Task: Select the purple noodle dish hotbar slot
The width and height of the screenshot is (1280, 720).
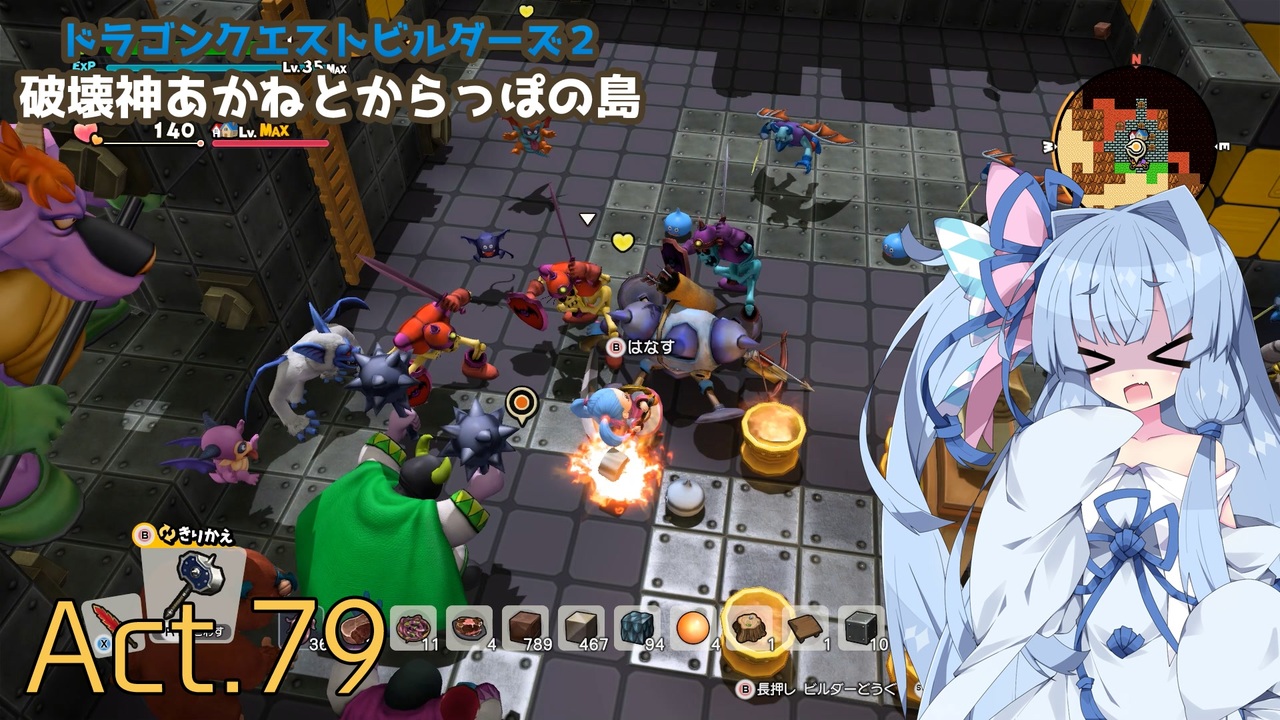Action: (413, 628)
